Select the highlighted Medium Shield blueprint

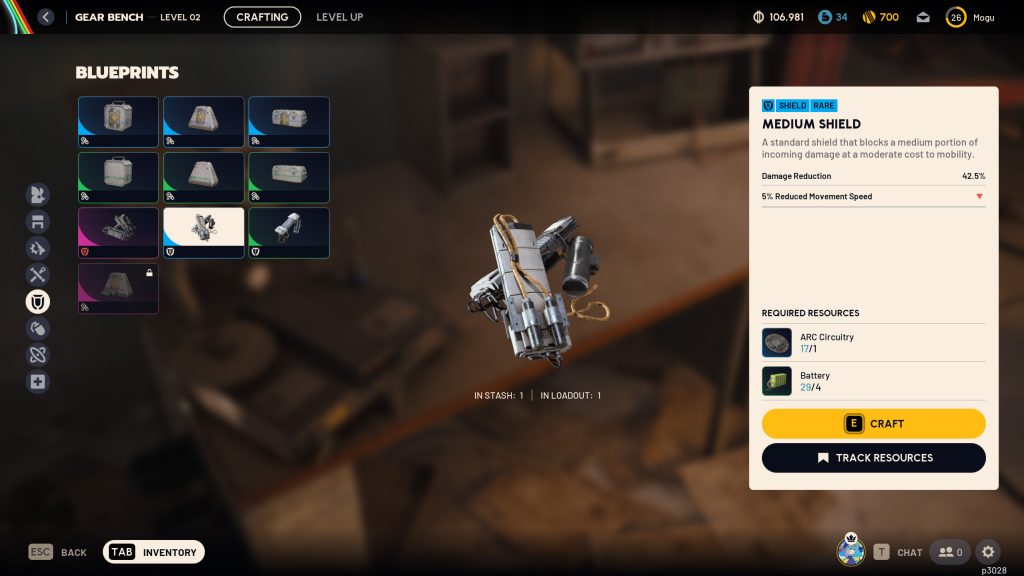(203, 232)
